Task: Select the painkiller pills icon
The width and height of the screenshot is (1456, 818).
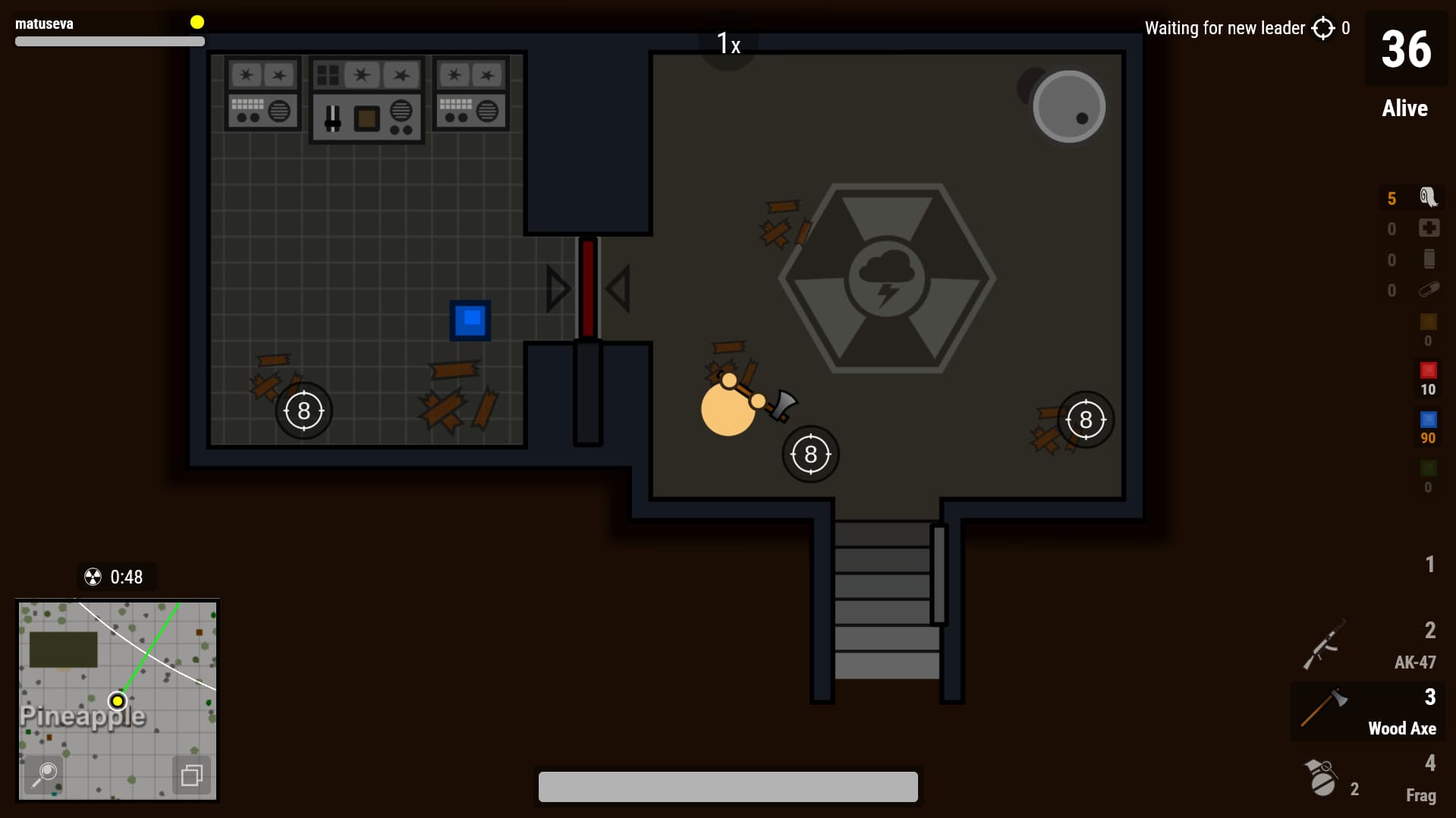Action: click(x=1429, y=290)
